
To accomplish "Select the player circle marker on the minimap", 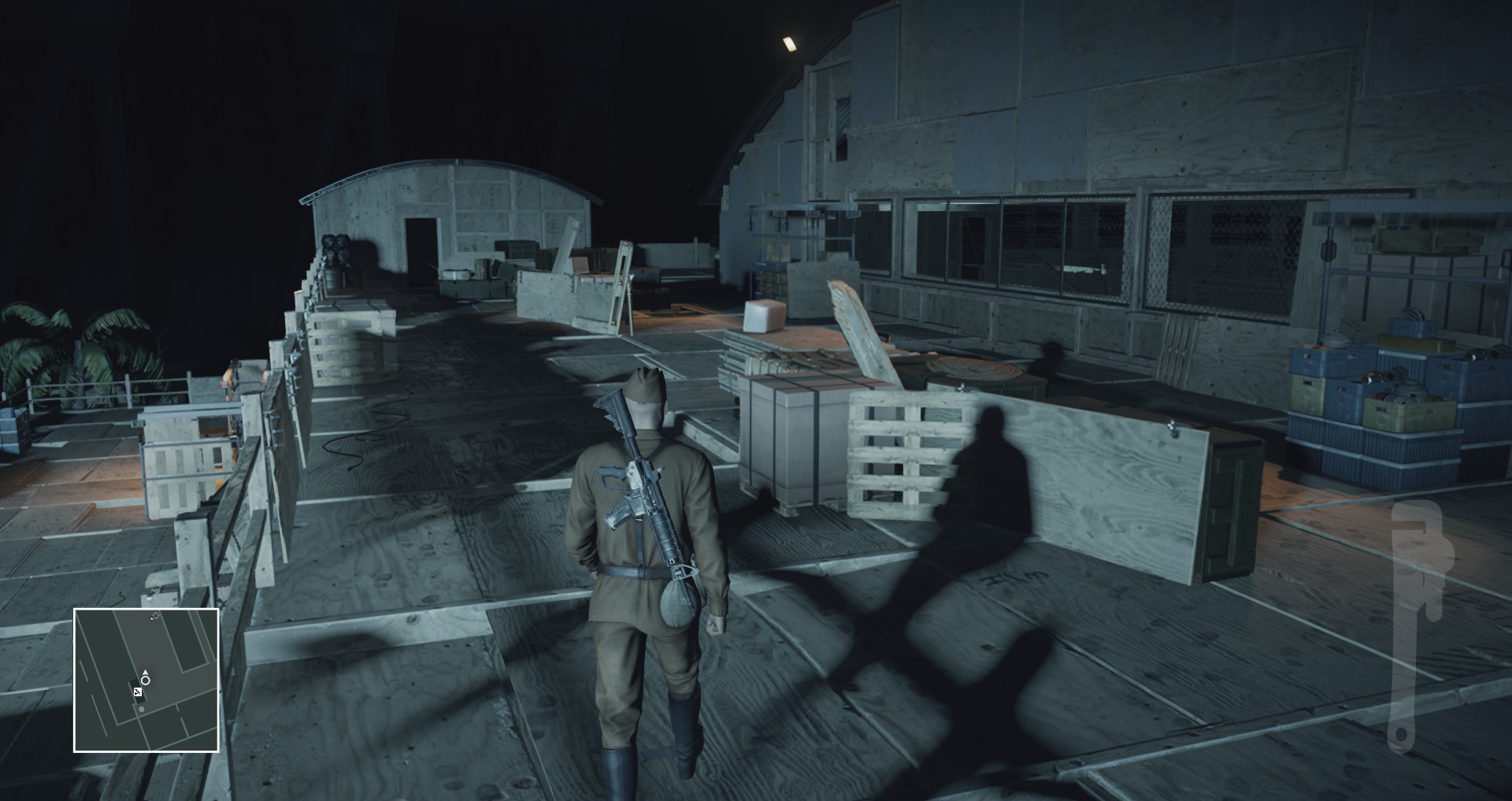I will coord(145,680).
